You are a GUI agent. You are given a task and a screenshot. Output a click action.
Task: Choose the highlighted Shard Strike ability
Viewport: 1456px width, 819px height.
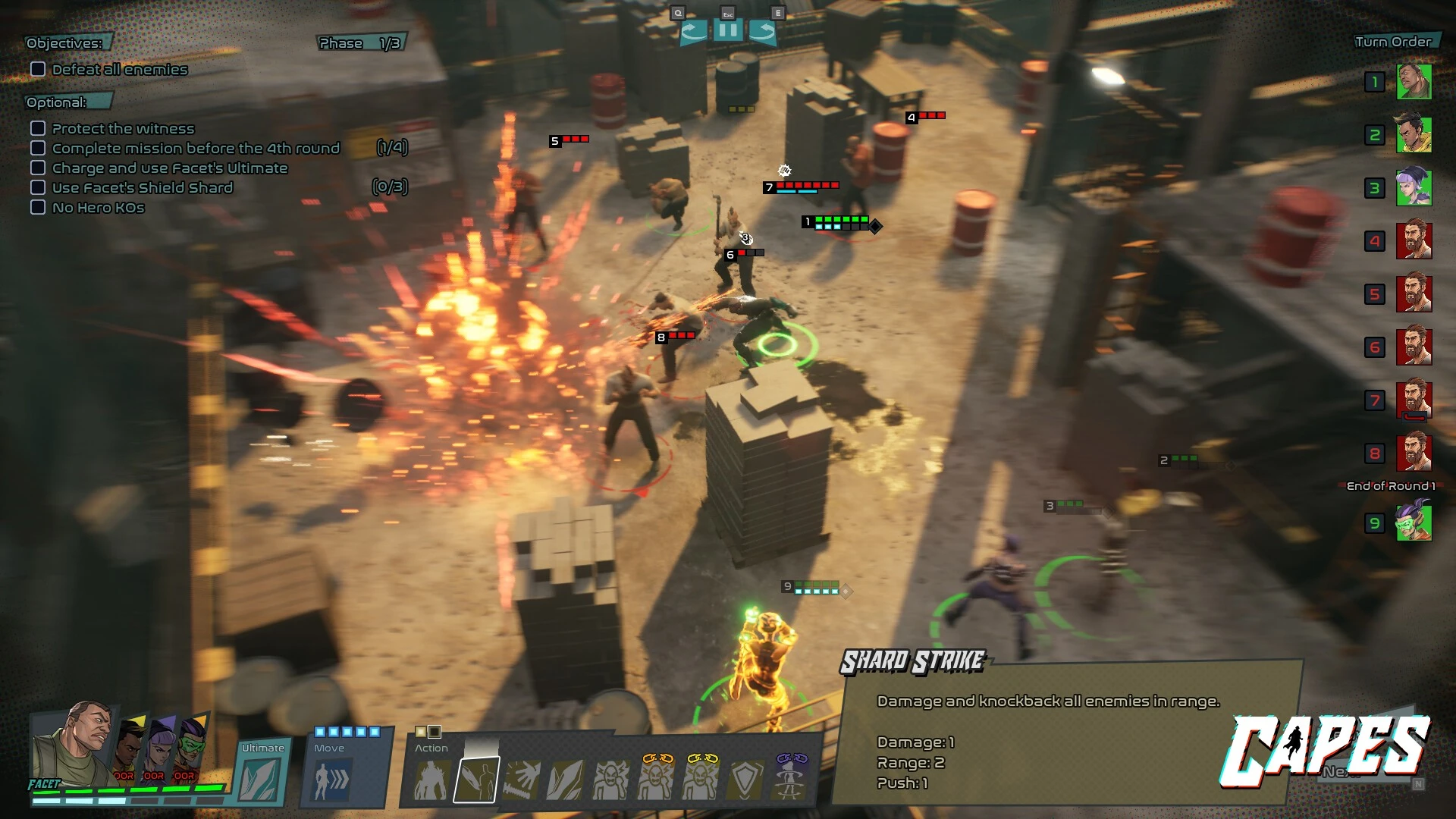click(477, 780)
